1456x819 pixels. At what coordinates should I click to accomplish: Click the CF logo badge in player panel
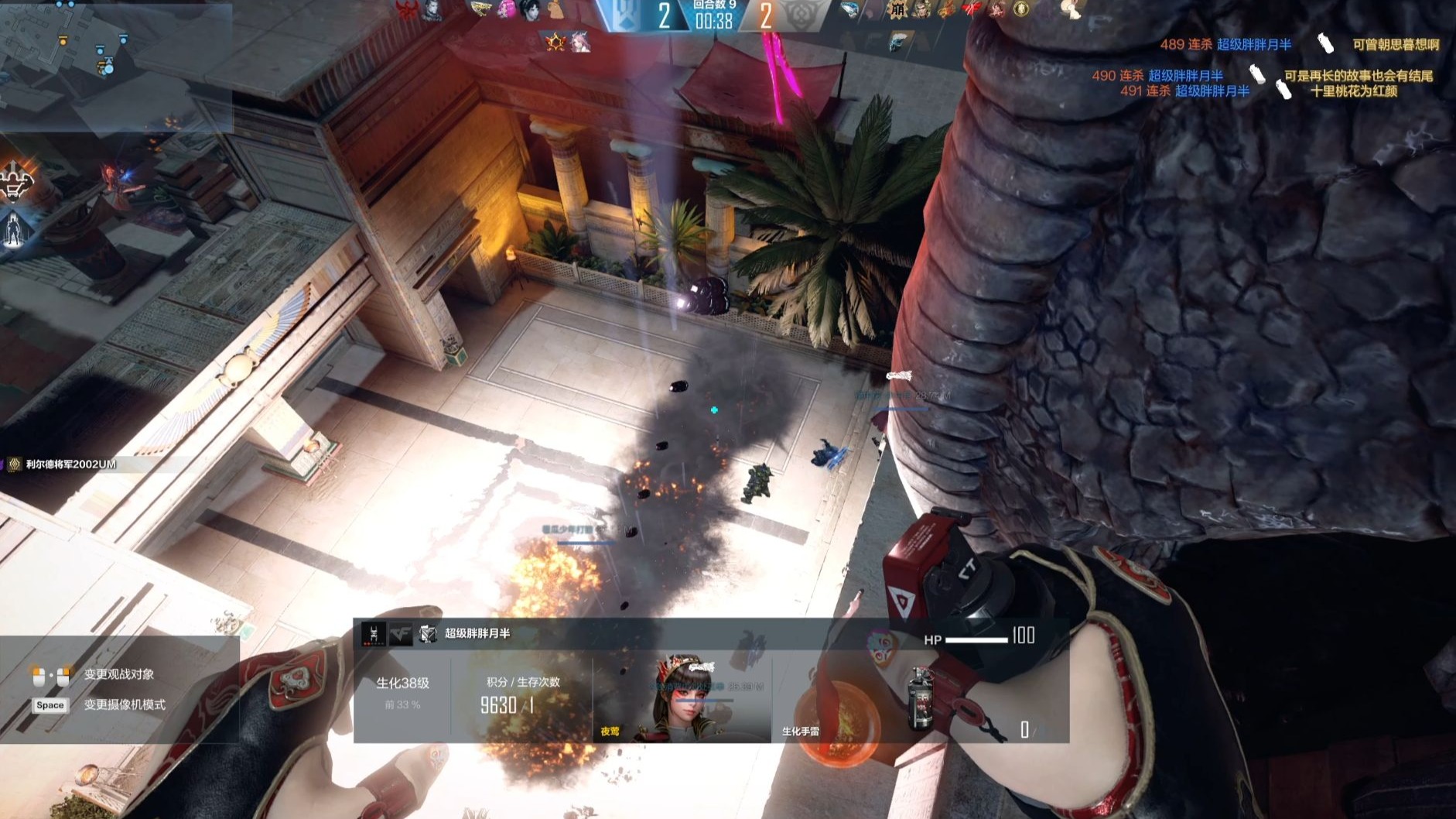point(400,634)
